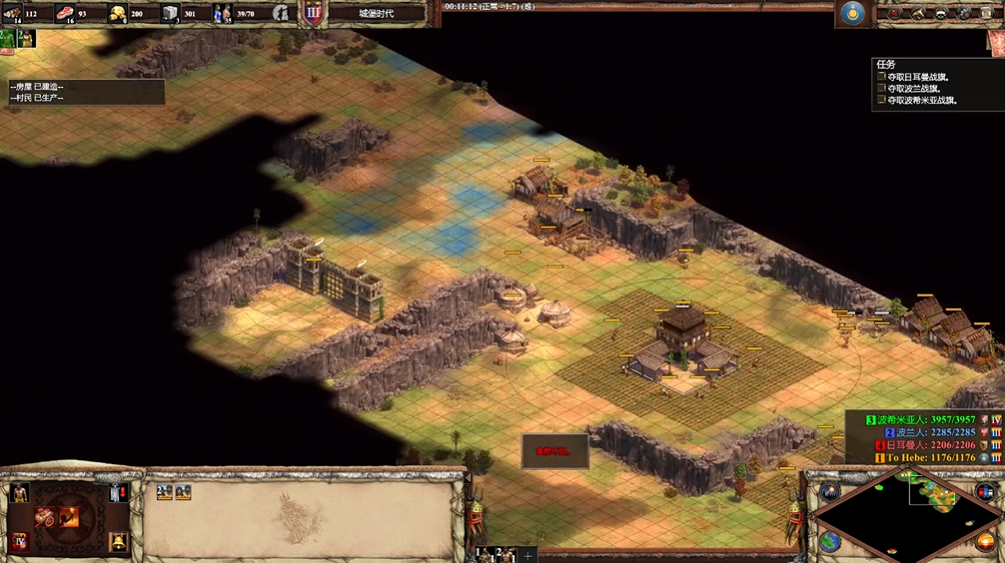Advance to the next age with the IV icon

(x=19, y=542)
